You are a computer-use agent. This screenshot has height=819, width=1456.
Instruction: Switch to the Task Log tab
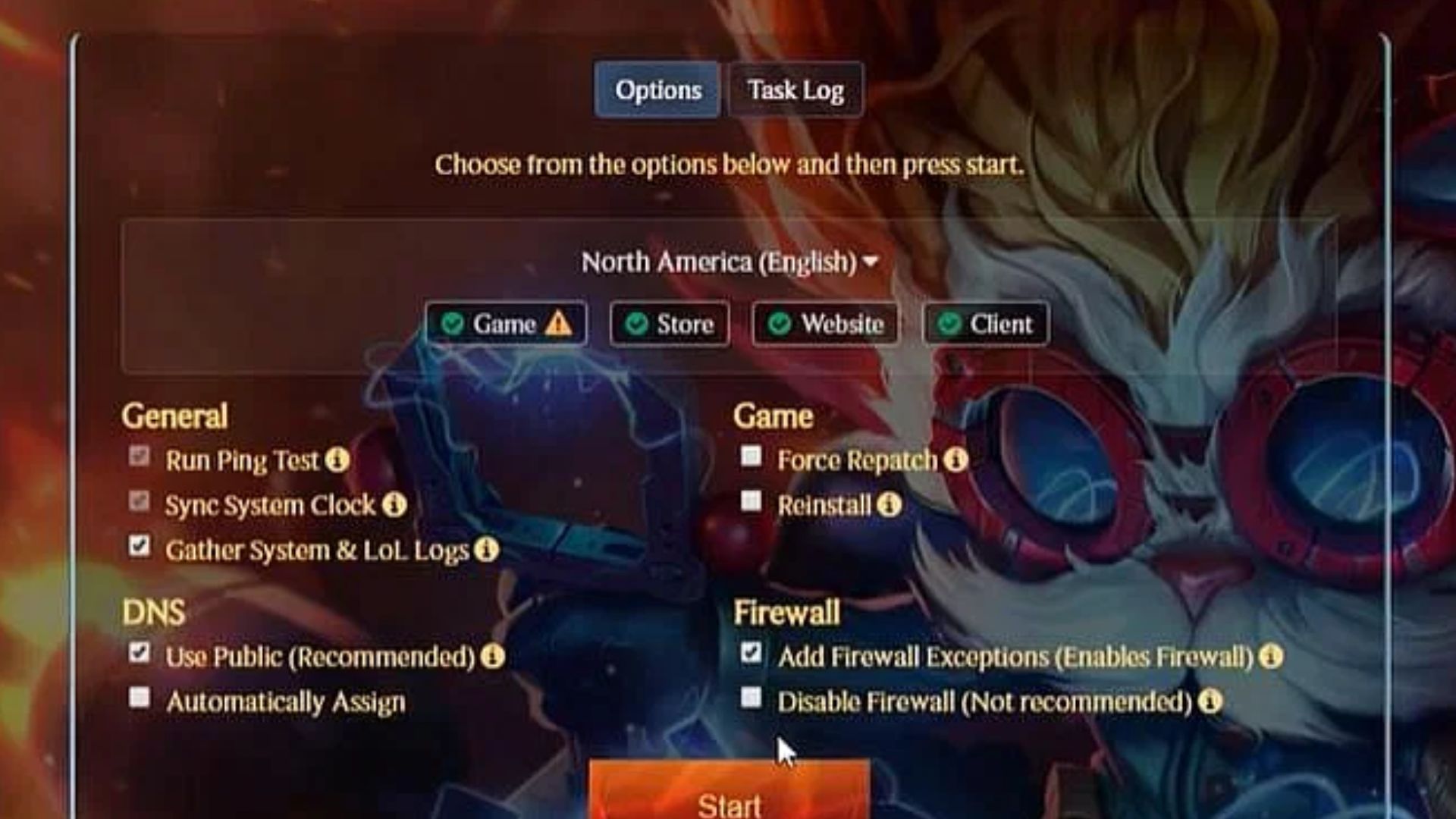[x=795, y=90]
